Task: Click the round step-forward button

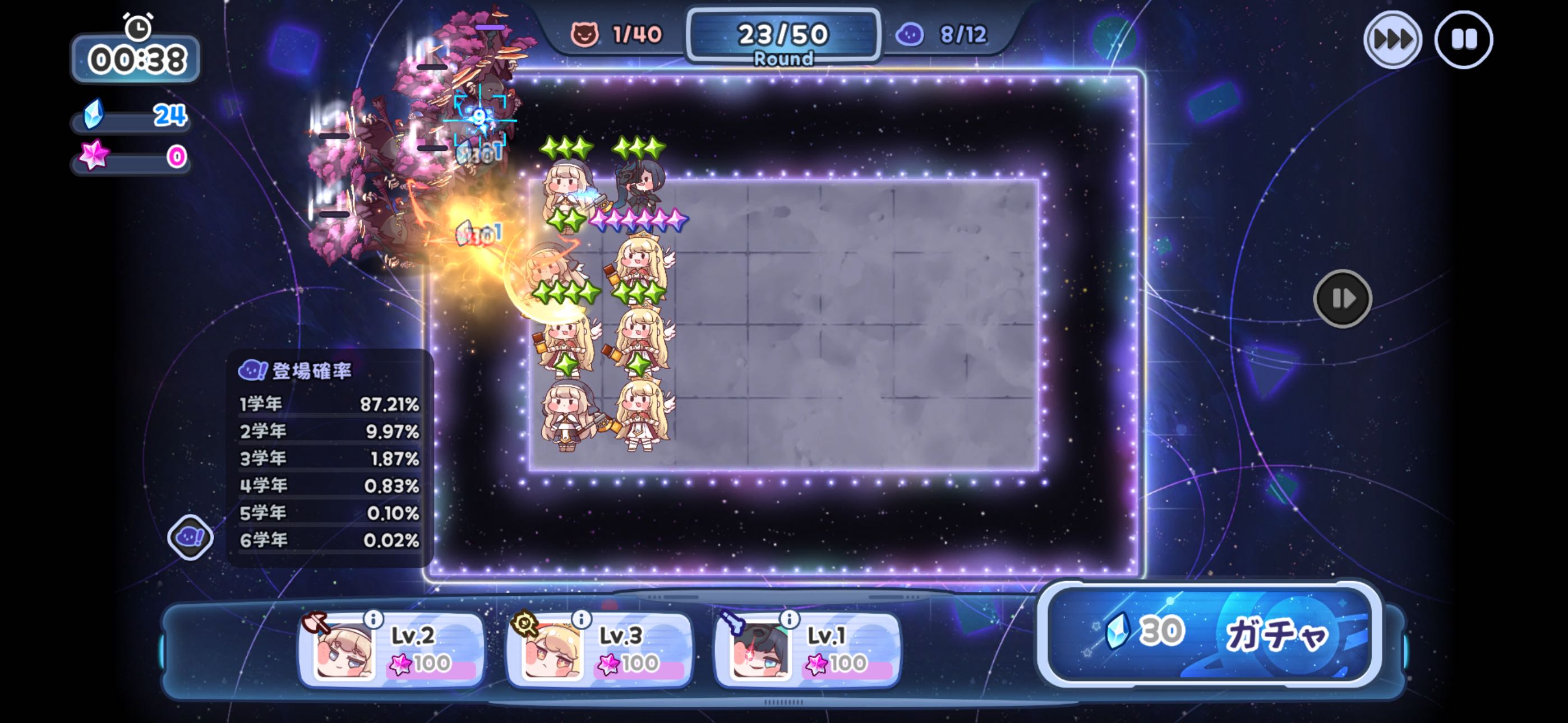Action: 1342,299
